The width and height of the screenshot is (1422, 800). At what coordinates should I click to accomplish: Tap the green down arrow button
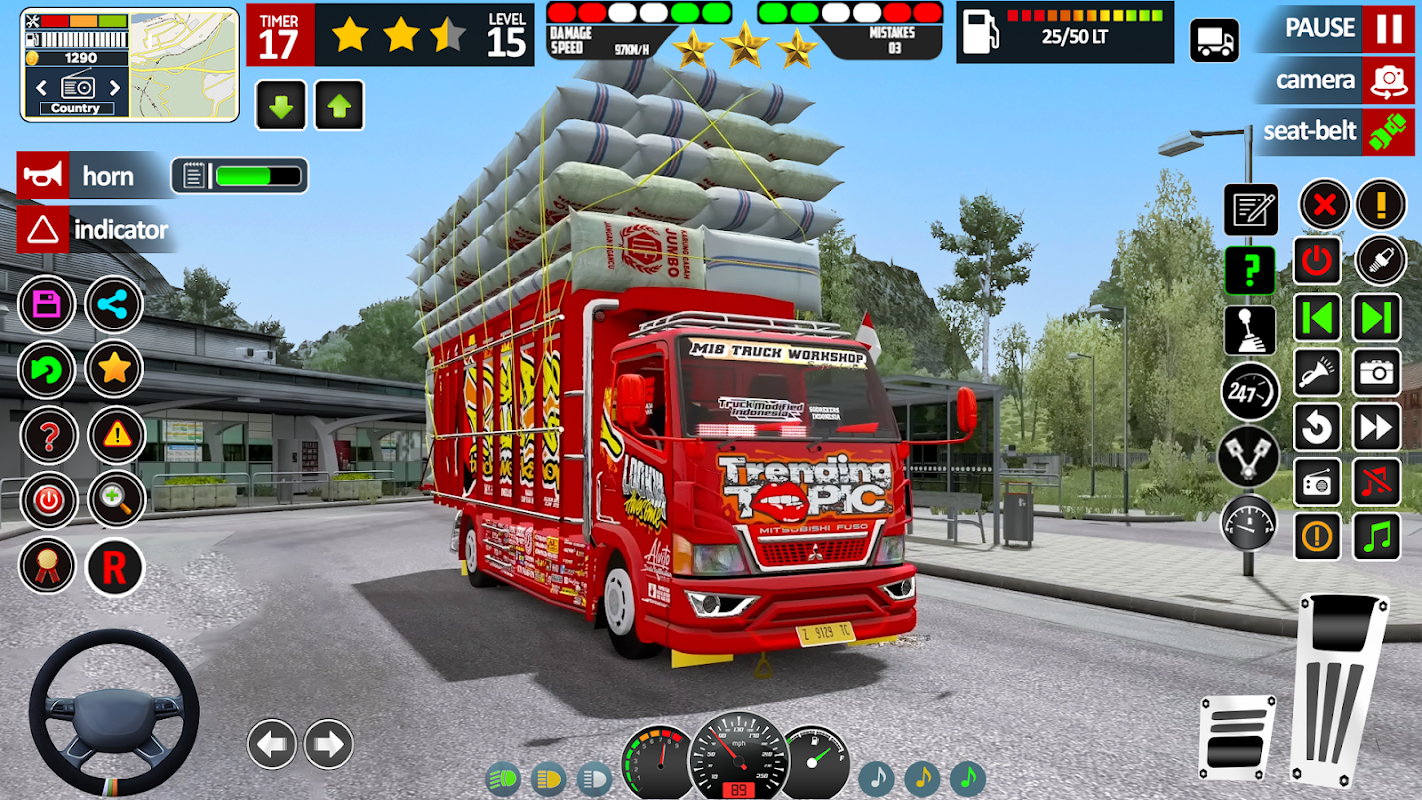coord(281,106)
